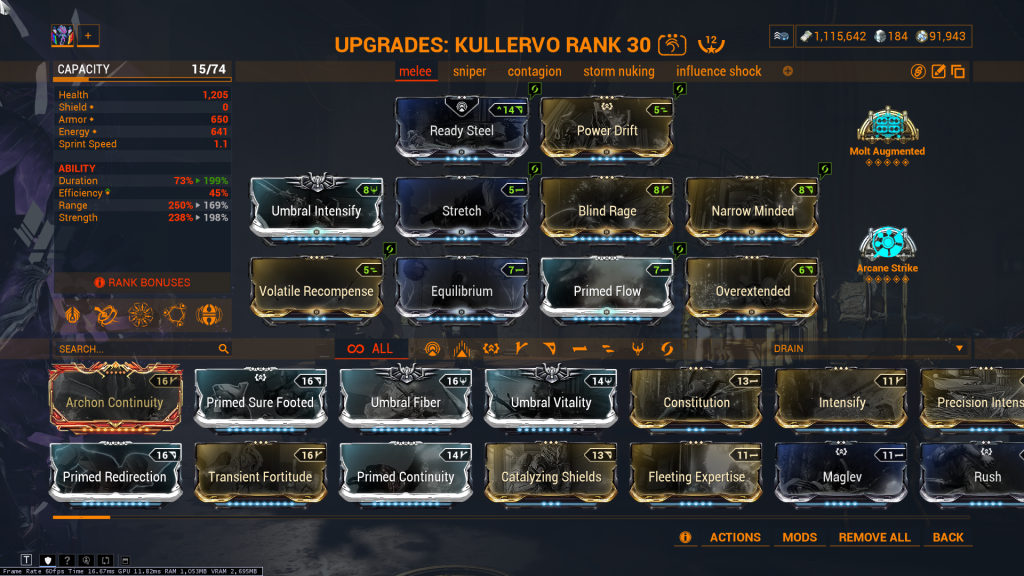Select the Primed Flow mod slot

click(x=607, y=289)
